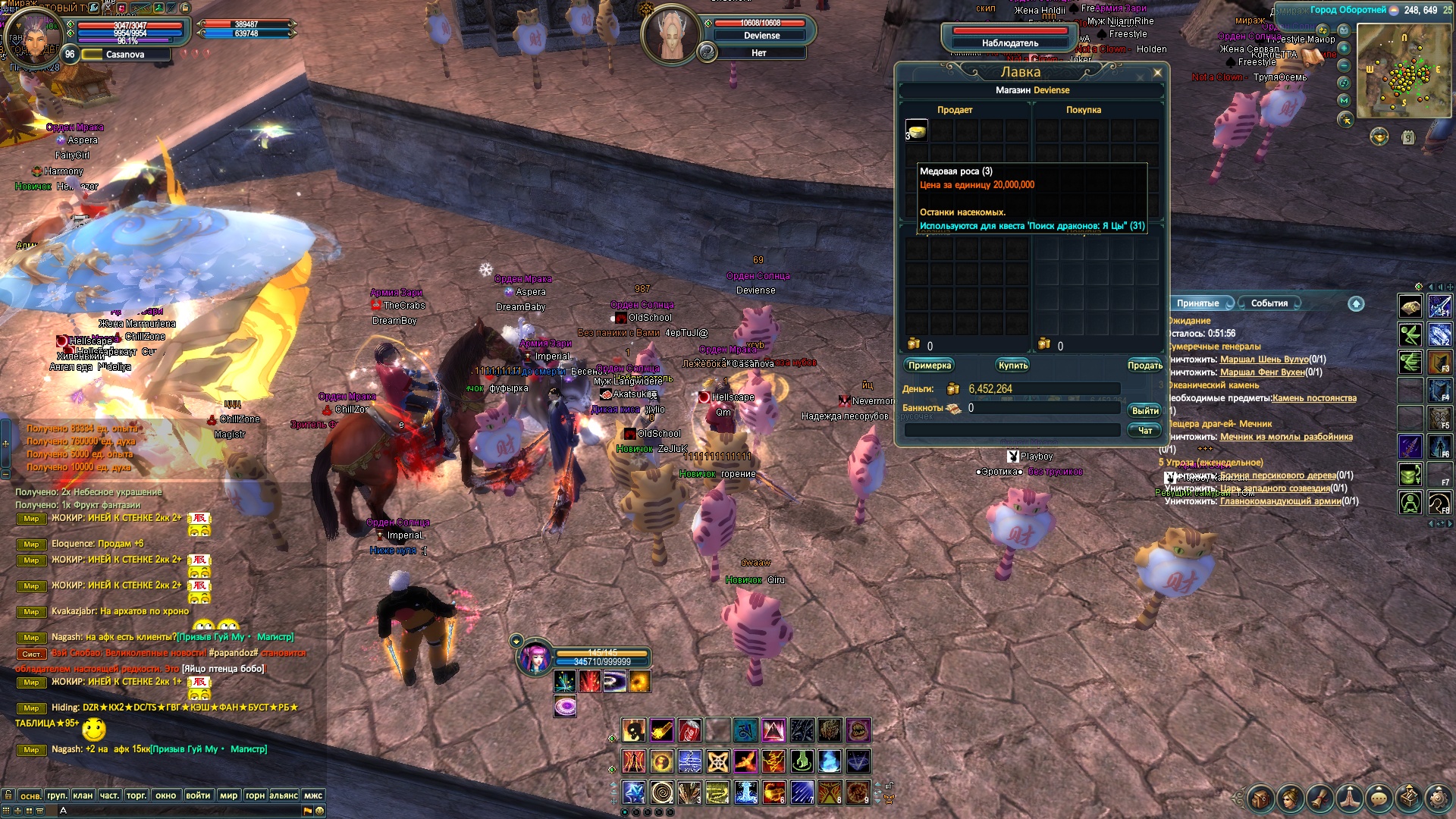Select the Медовая роса item slot

[x=917, y=130]
